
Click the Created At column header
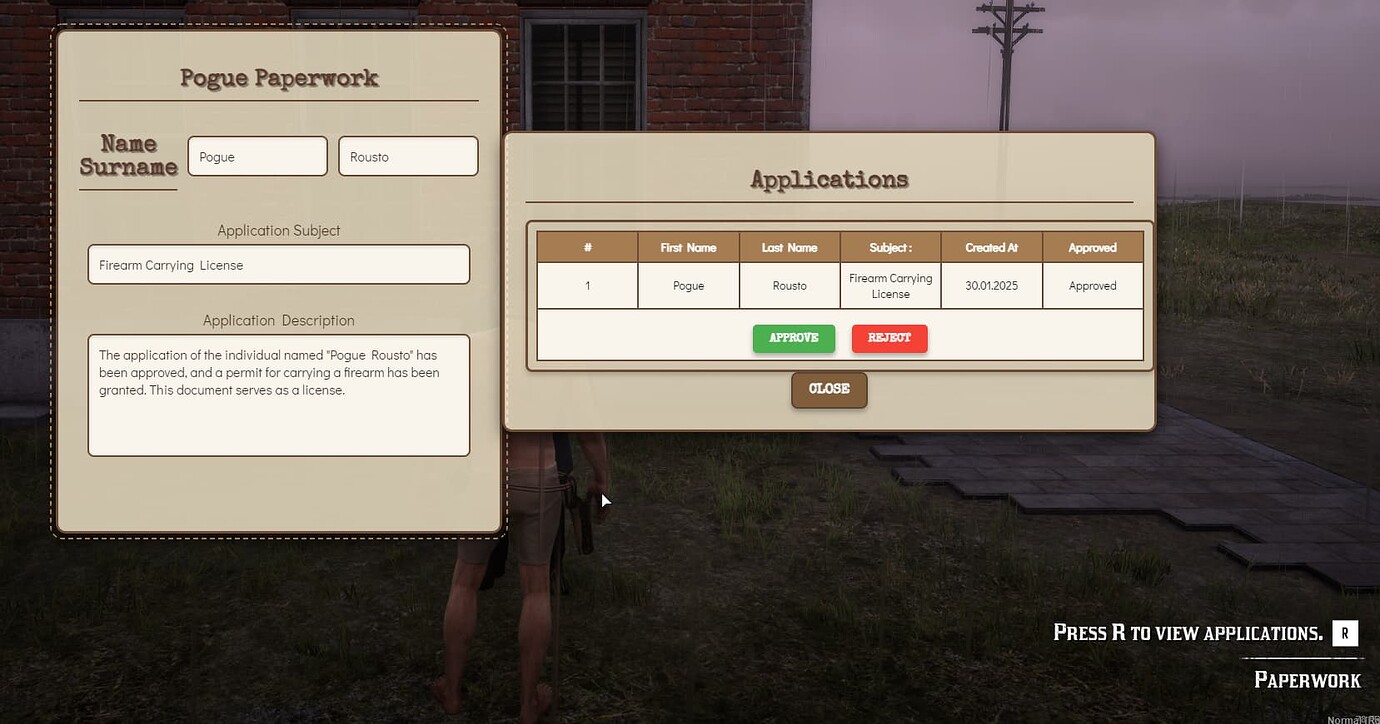(991, 247)
